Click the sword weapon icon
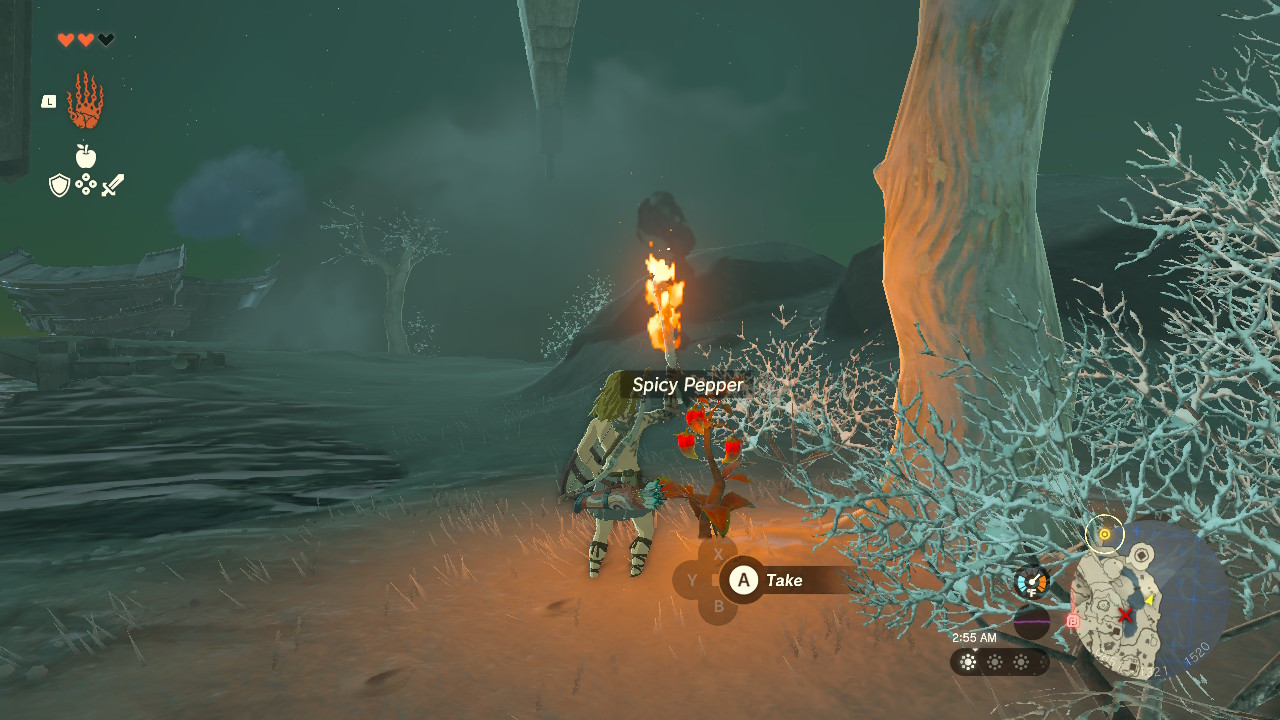The image size is (1280, 720). click(112, 182)
